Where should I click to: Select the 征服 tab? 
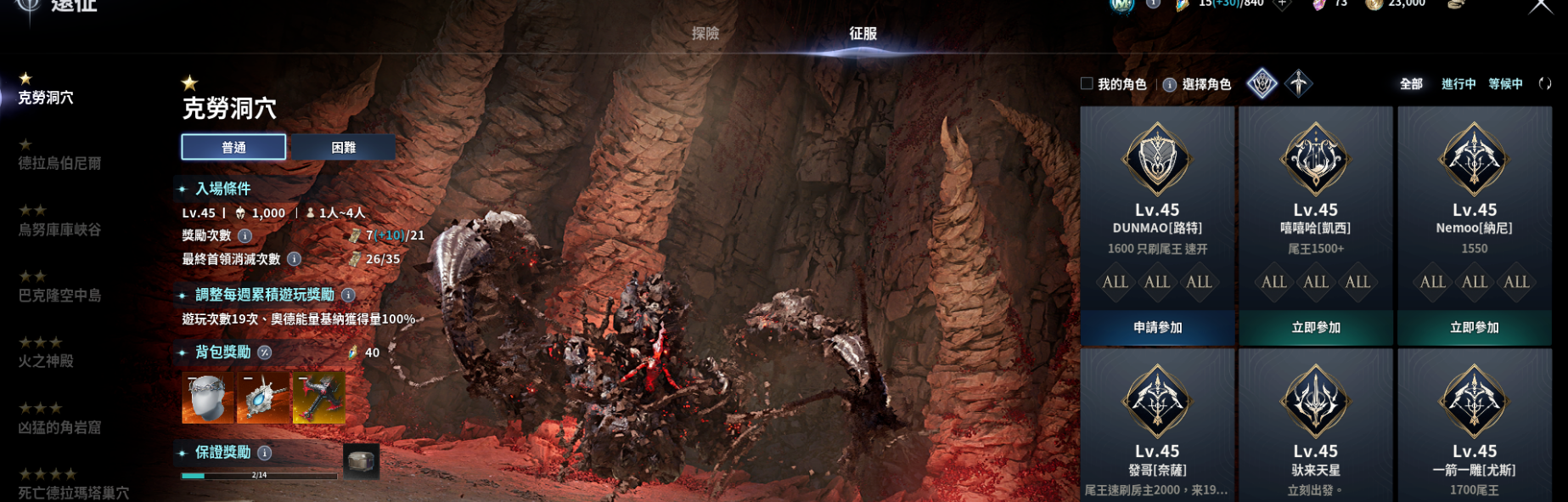point(863,33)
